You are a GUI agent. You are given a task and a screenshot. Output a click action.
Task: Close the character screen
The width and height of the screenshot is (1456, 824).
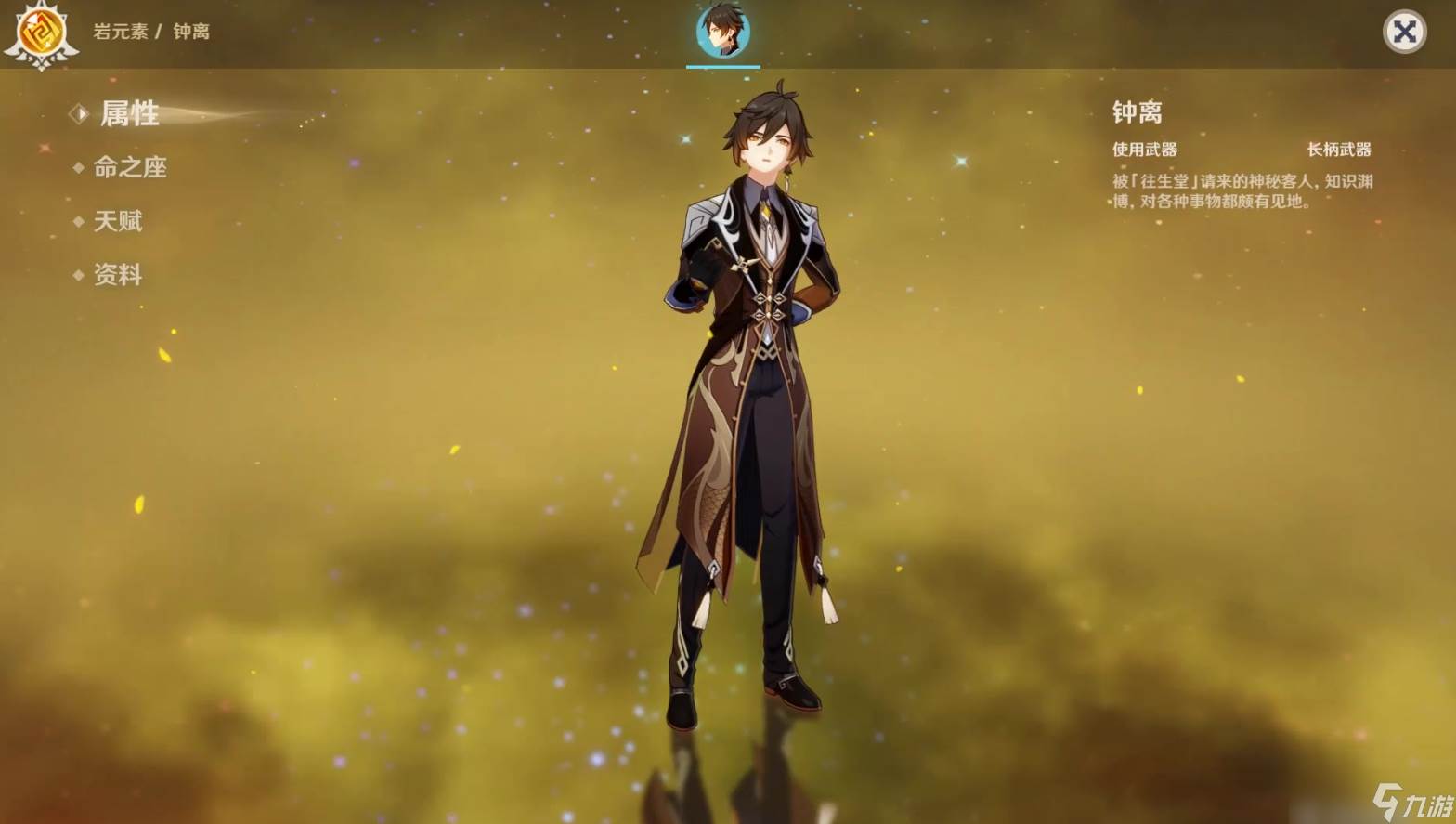(1404, 33)
